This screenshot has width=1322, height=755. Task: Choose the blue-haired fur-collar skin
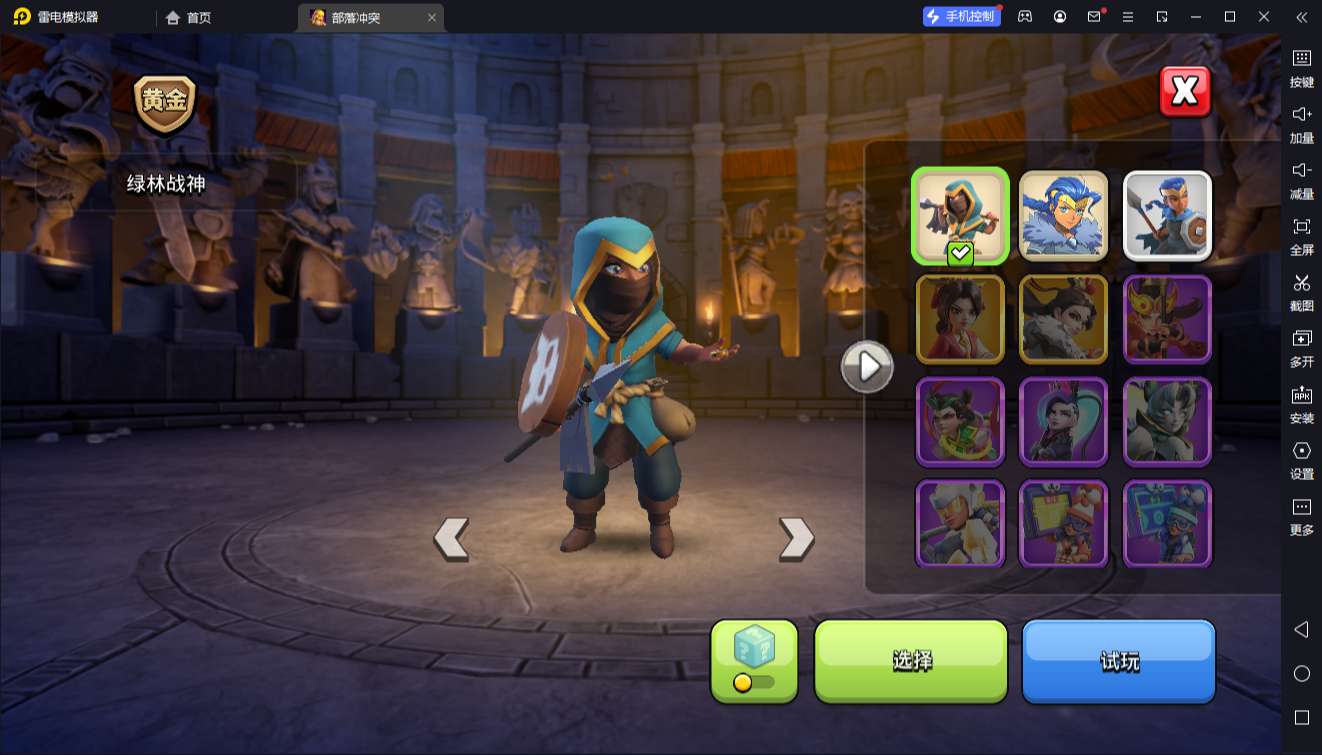1063,216
